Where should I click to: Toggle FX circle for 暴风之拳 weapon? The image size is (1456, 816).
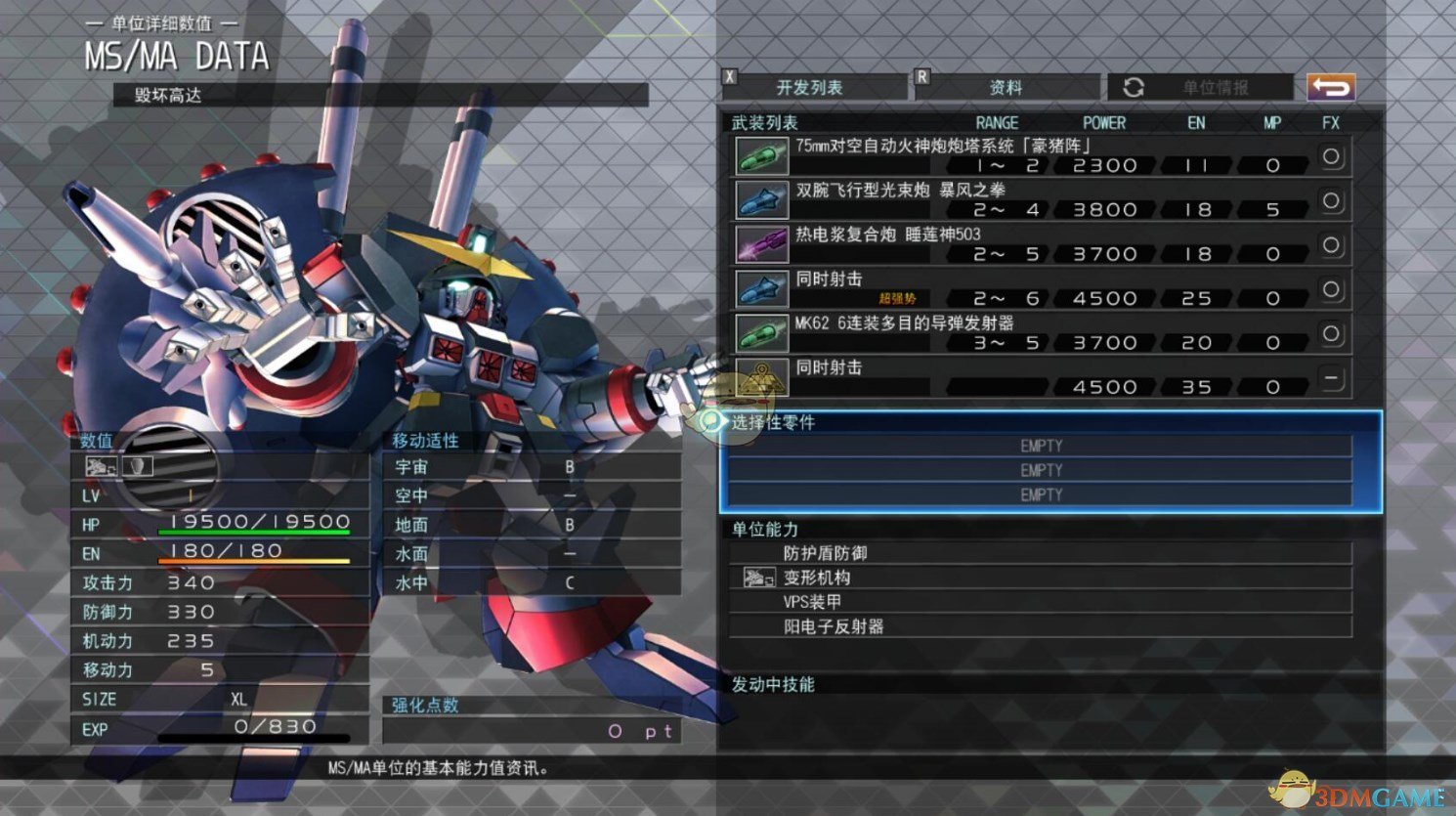tap(1331, 200)
